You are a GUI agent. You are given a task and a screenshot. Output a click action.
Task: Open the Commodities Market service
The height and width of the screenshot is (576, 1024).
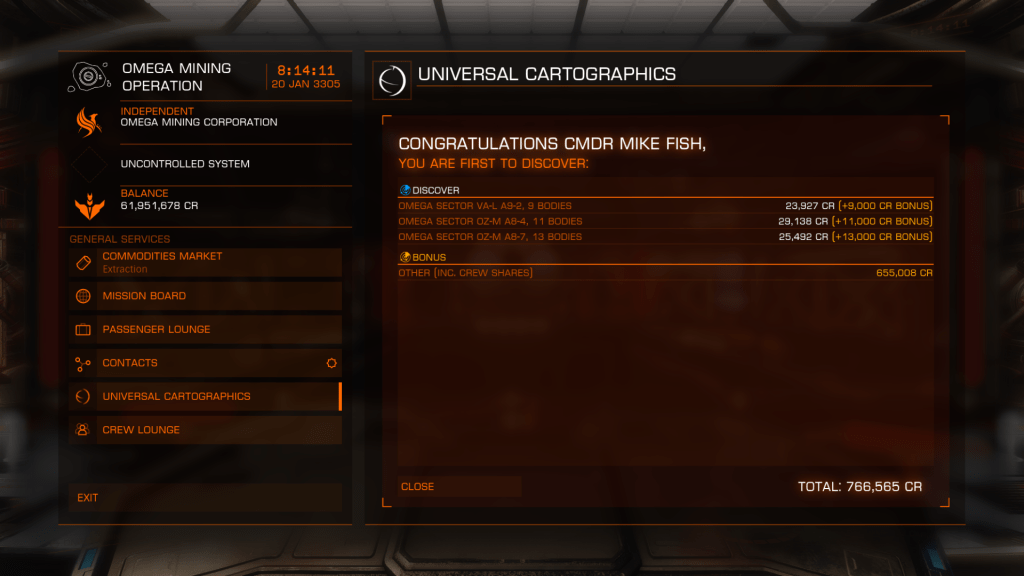[206, 262]
